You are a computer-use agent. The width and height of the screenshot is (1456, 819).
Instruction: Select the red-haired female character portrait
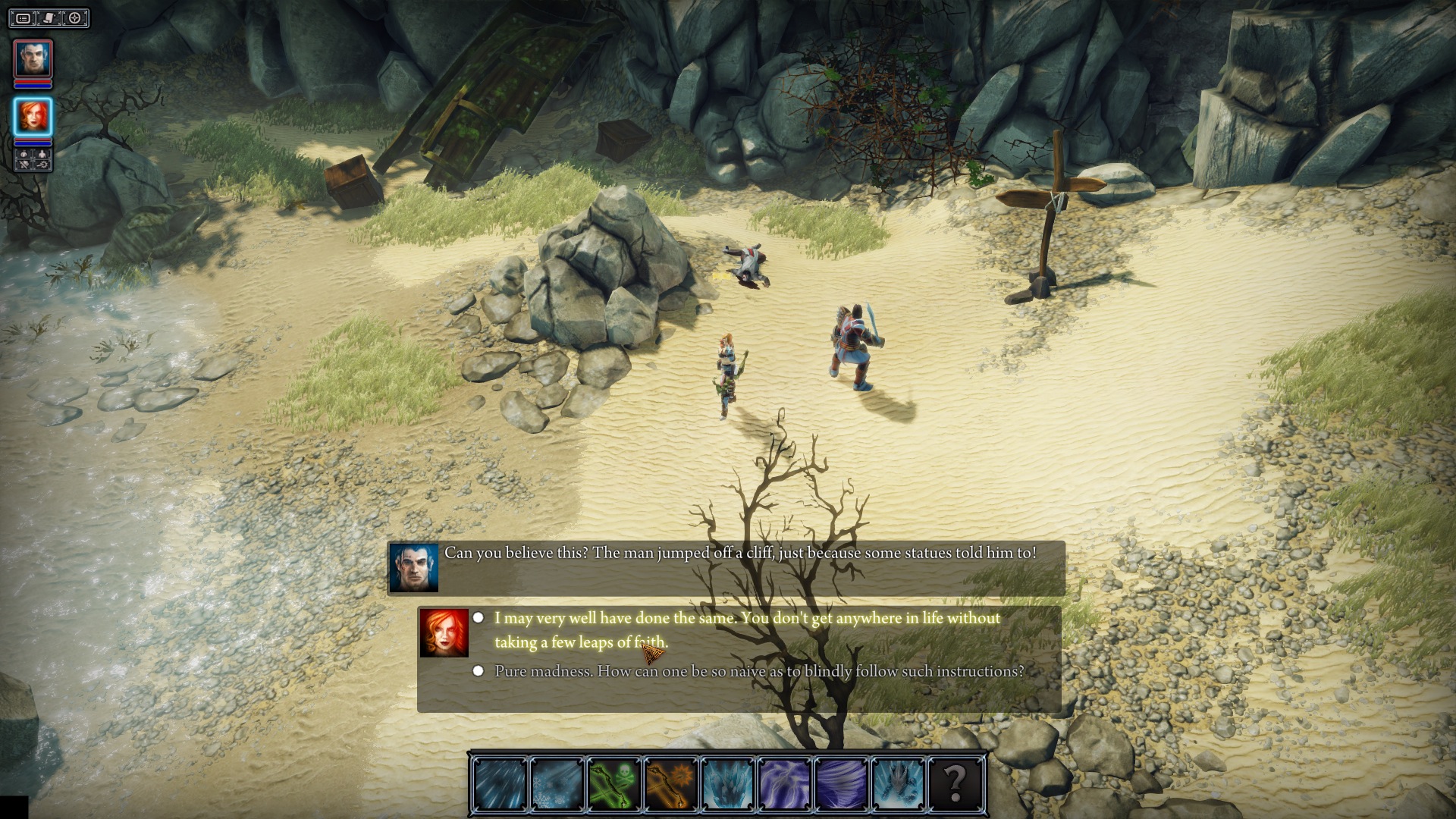coord(33,117)
